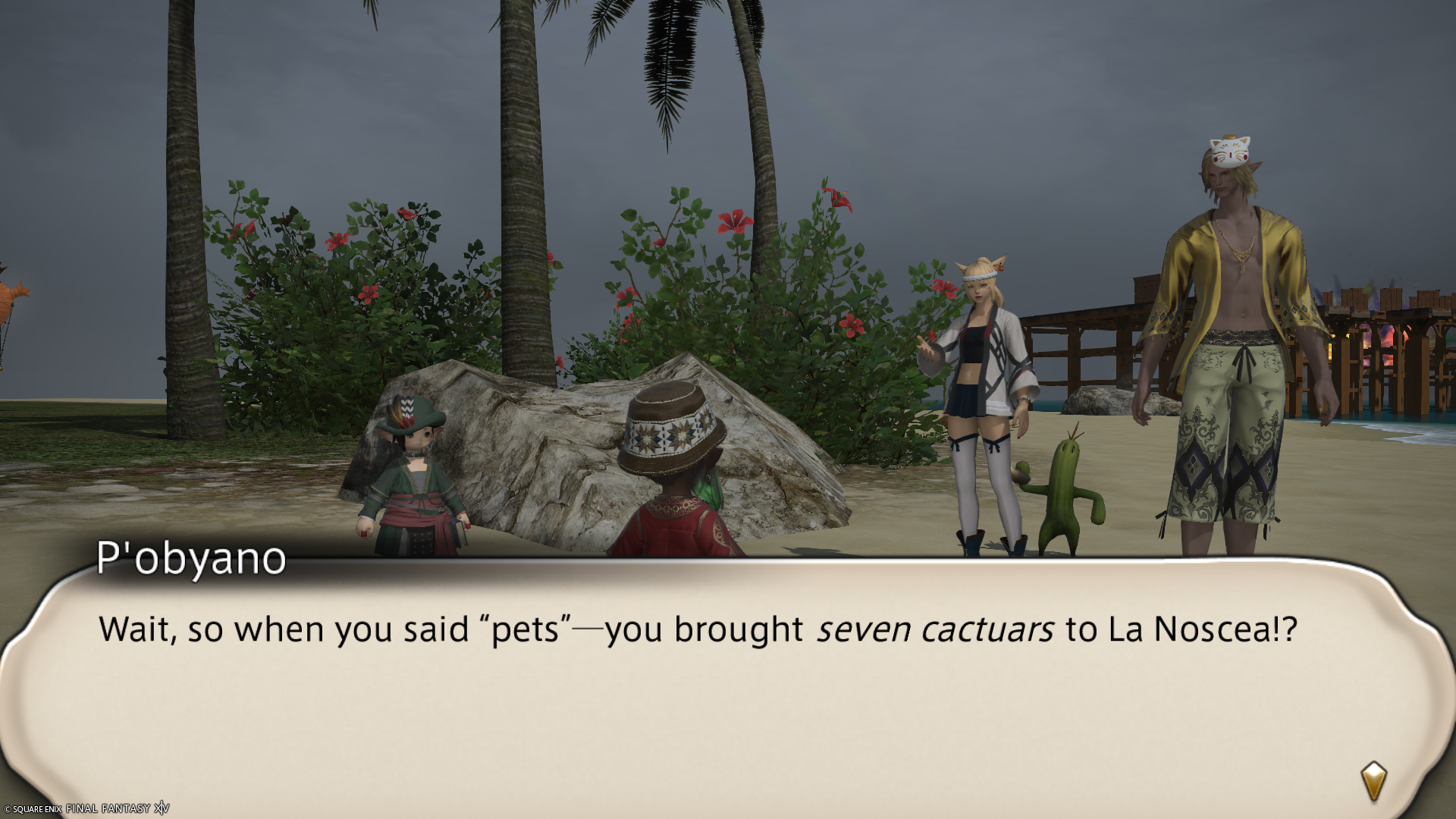Advance dialogue with the gold arrow indicator
The height and width of the screenshot is (819, 1456).
click(x=1373, y=781)
